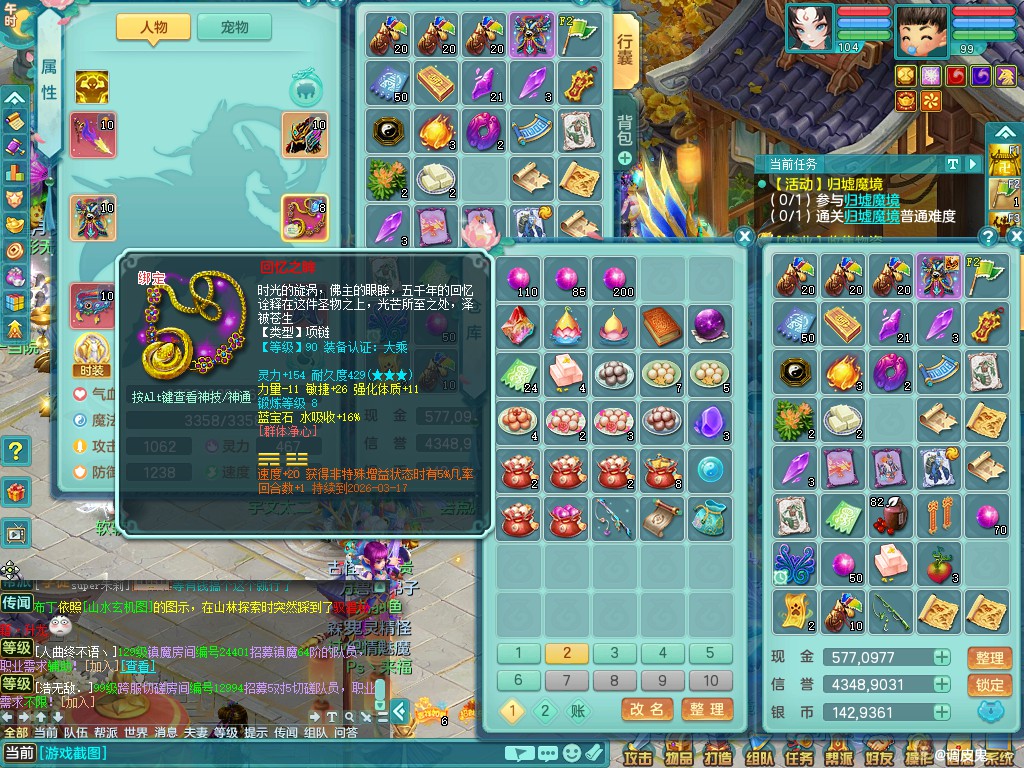Switch chat to the 世界 channel
The width and height of the screenshot is (1024, 768).
tap(135, 732)
